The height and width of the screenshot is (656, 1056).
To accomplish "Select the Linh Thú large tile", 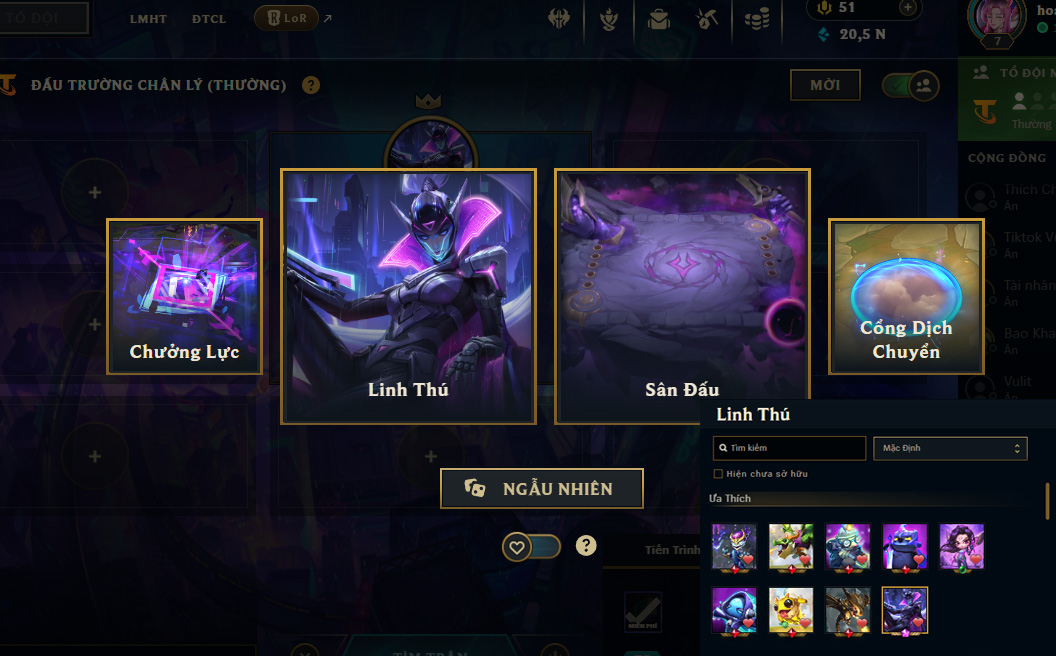I will [408, 296].
